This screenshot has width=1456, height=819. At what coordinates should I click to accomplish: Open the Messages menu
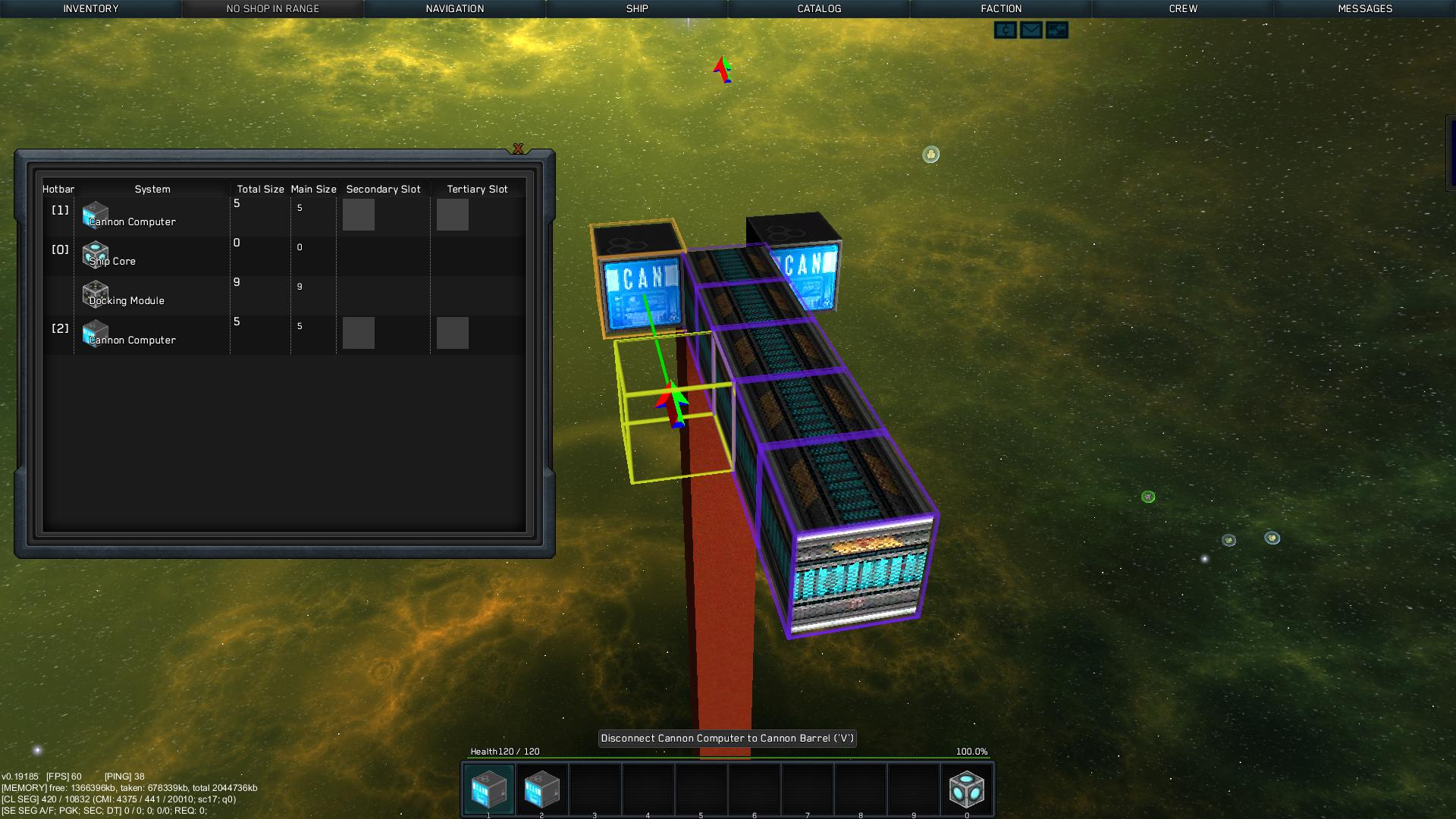pyautogui.click(x=1365, y=8)
